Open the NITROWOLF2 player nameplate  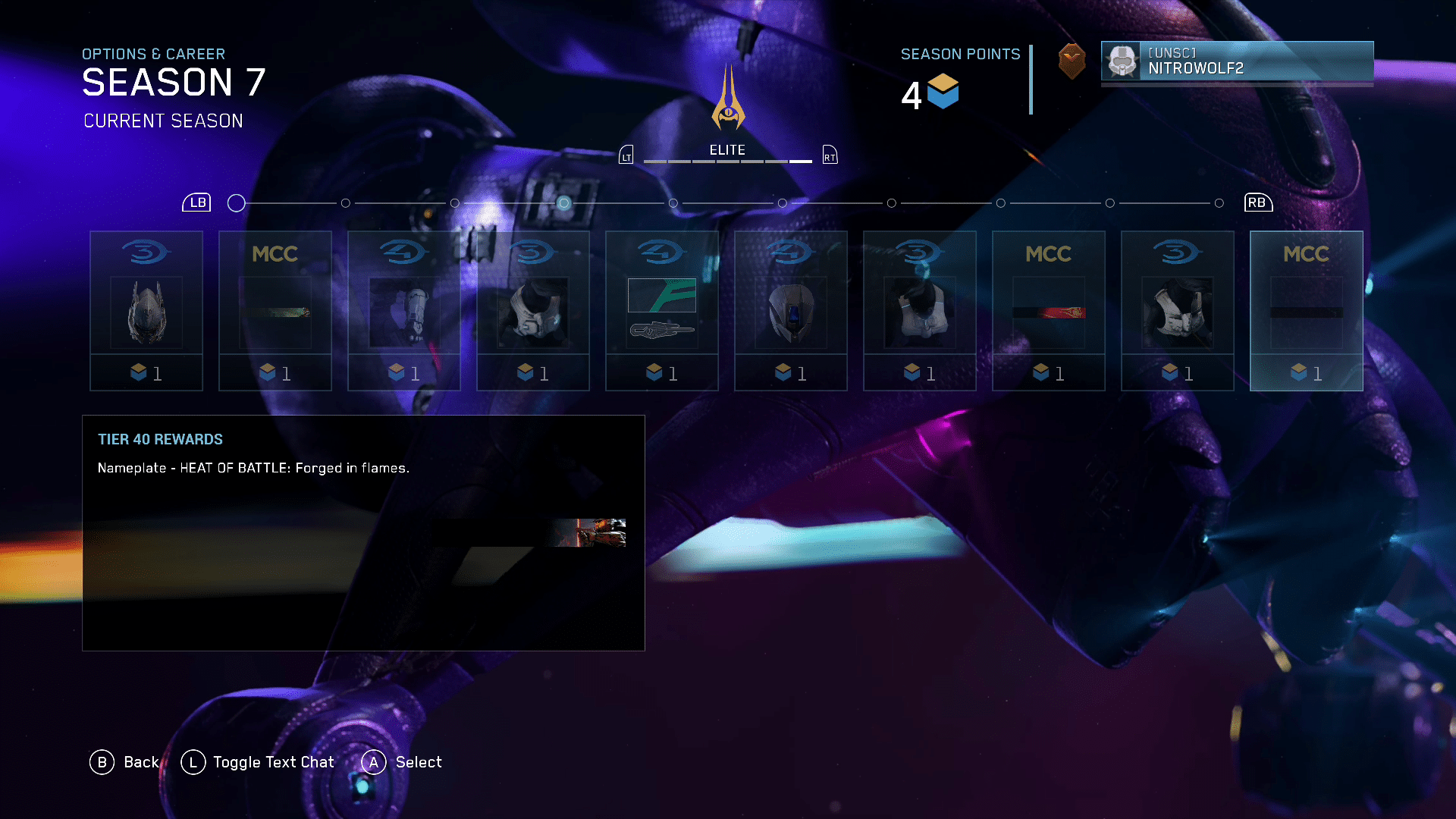coord(1237,61)
